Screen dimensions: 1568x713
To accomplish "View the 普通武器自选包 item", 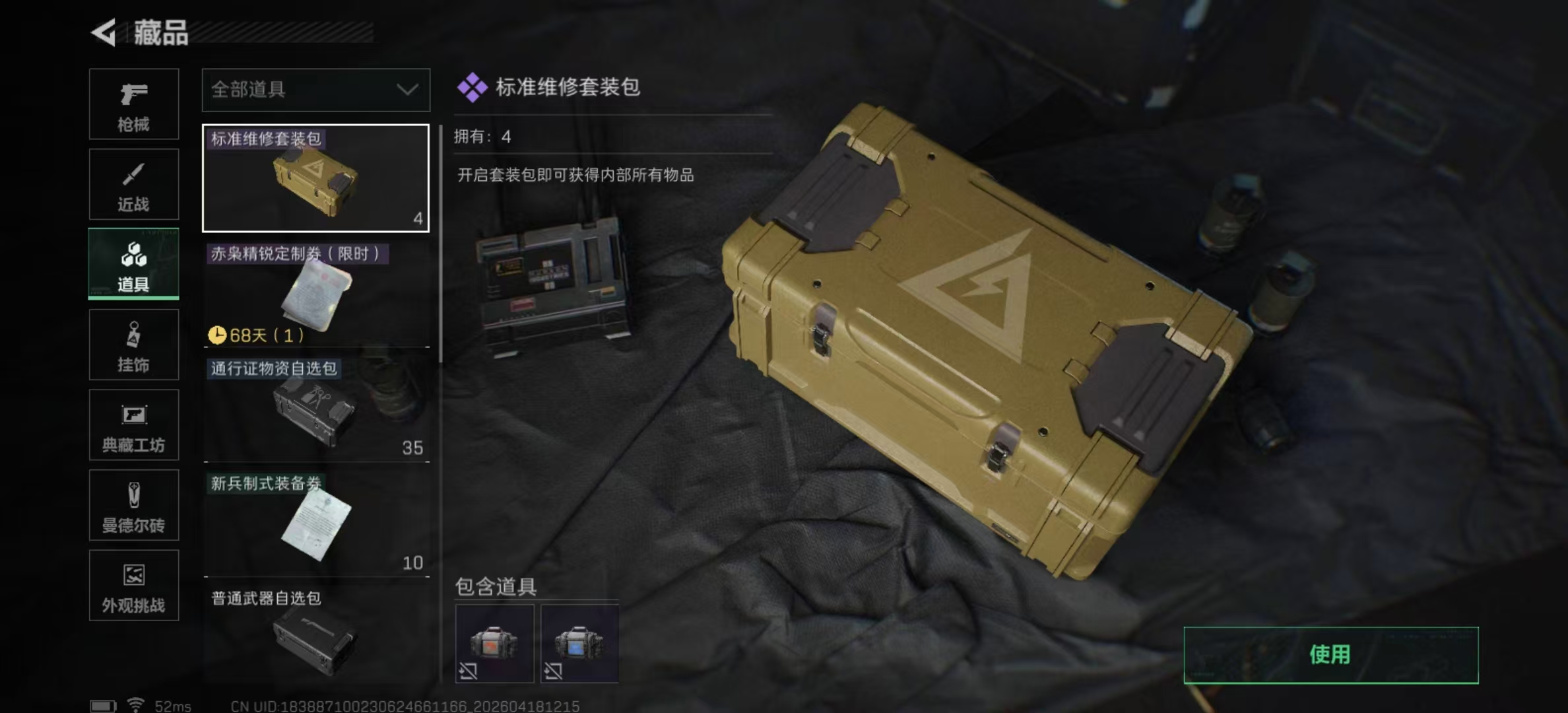I will (x=315, y=634).
